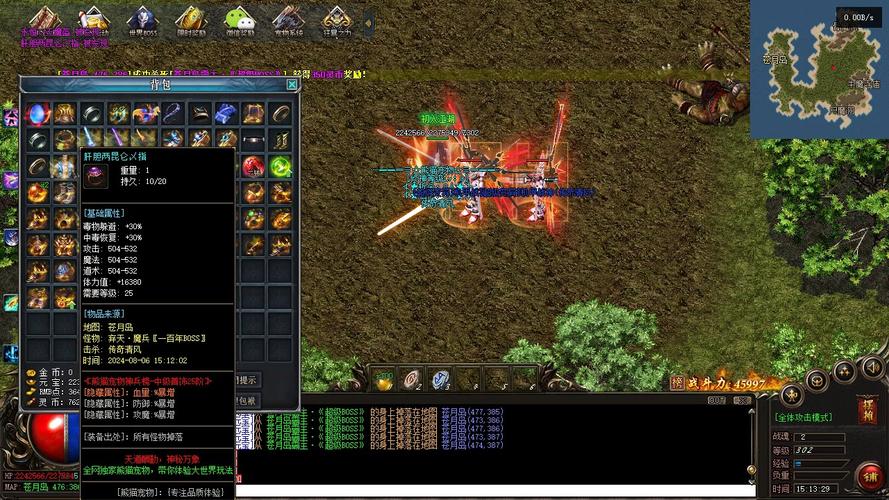
Task: Use the gold ingot hotbar slot
Action: (x=384, y=379)
